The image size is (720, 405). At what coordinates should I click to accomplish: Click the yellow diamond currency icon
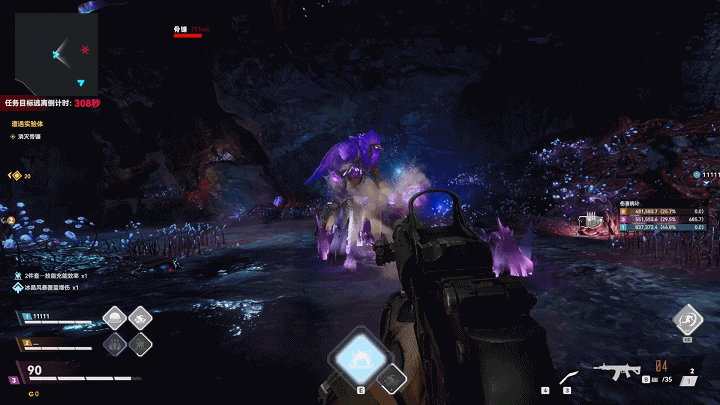coord(15,175)
